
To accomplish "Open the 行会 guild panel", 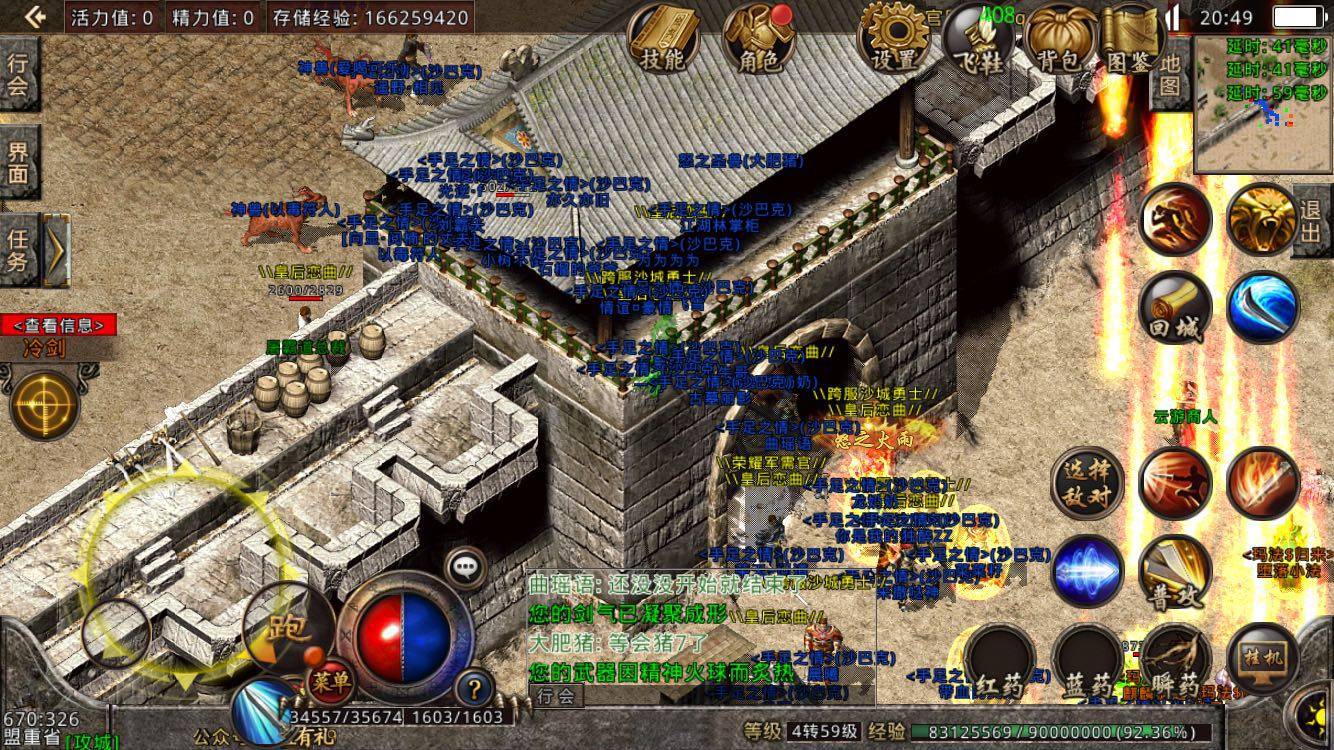I will (x=19, y=75).
